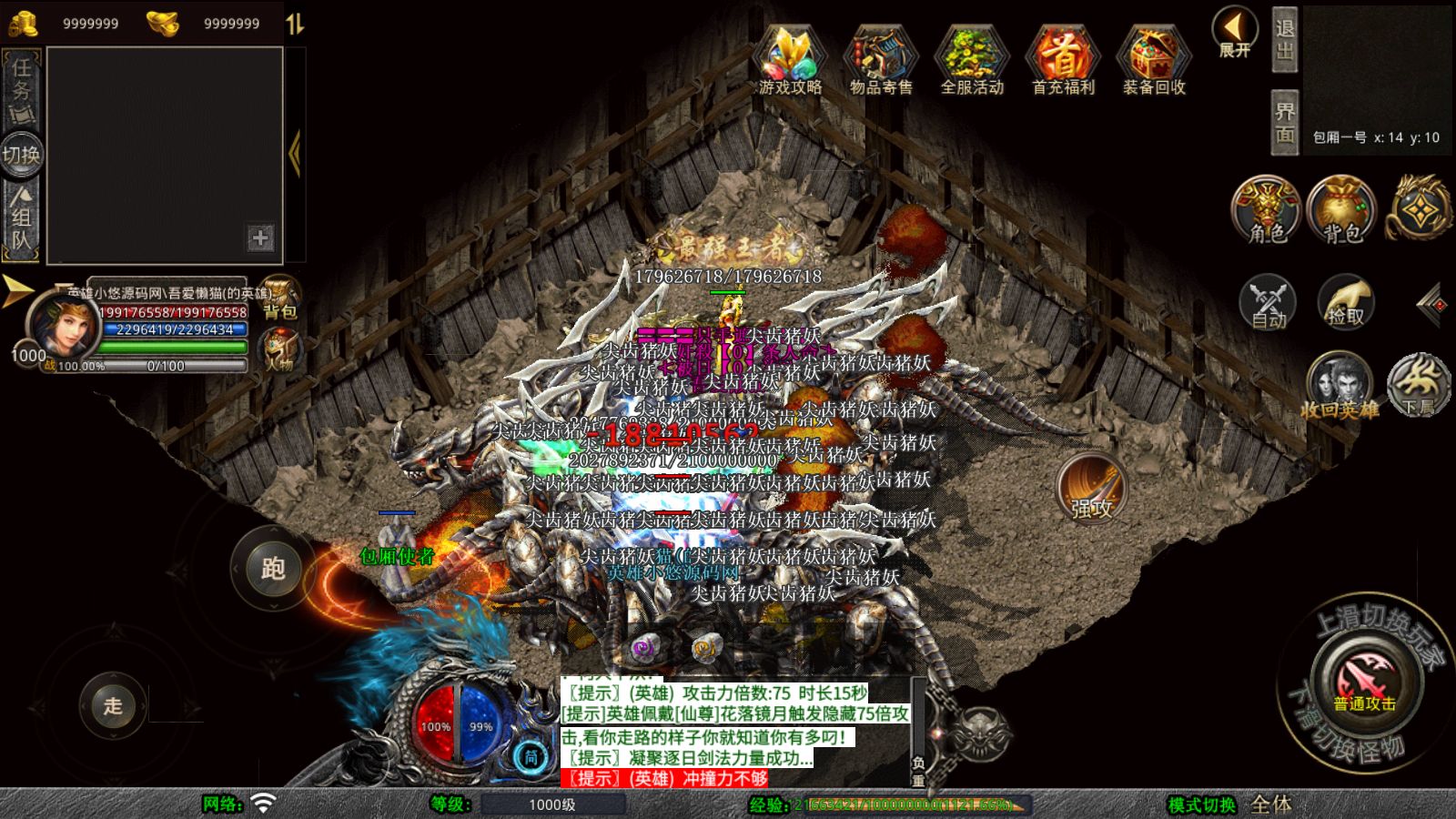Open the 全服活动 server events

(972, 59)
